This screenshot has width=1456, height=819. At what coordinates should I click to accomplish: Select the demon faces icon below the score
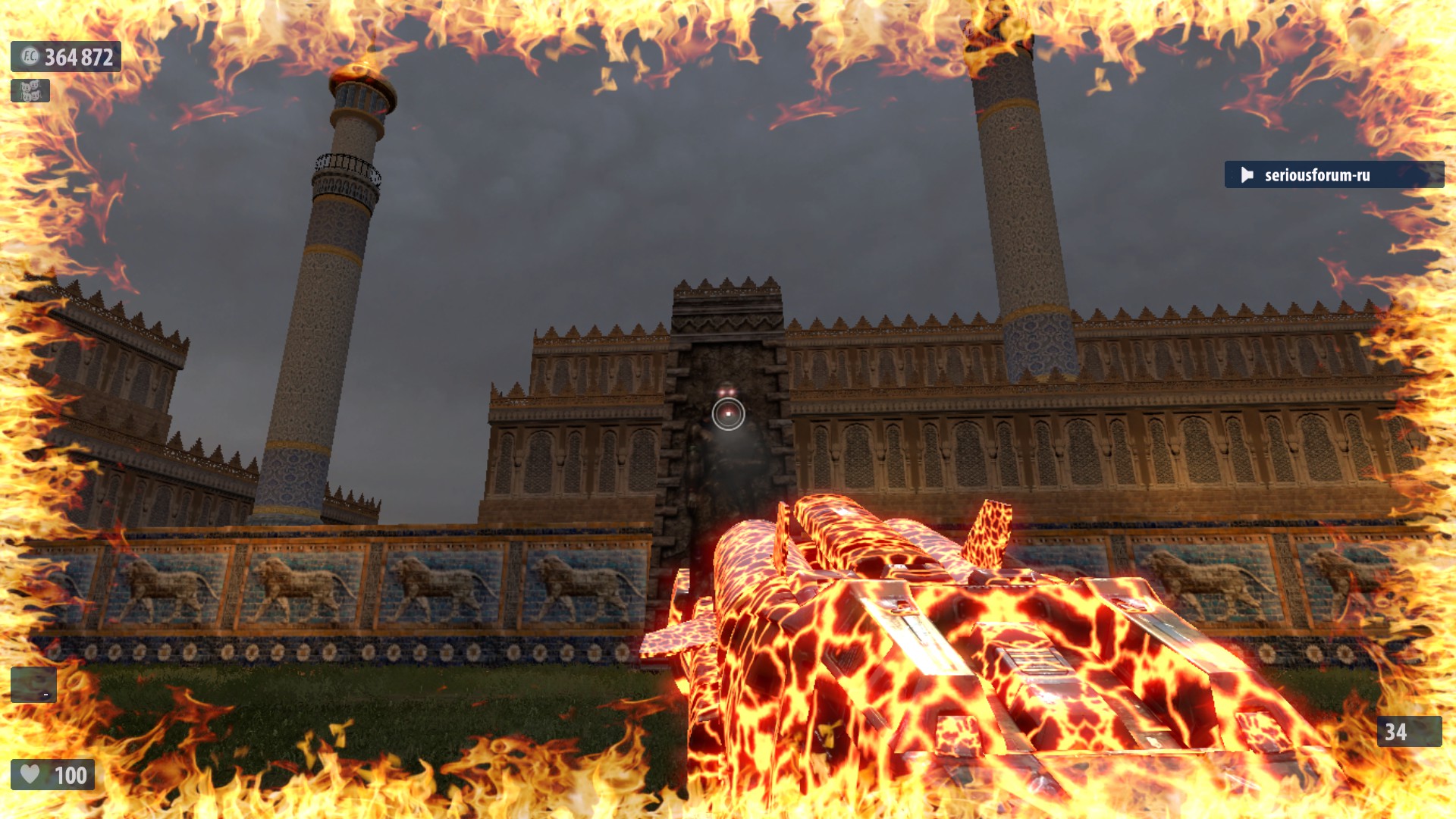click(x=30, y=91)
